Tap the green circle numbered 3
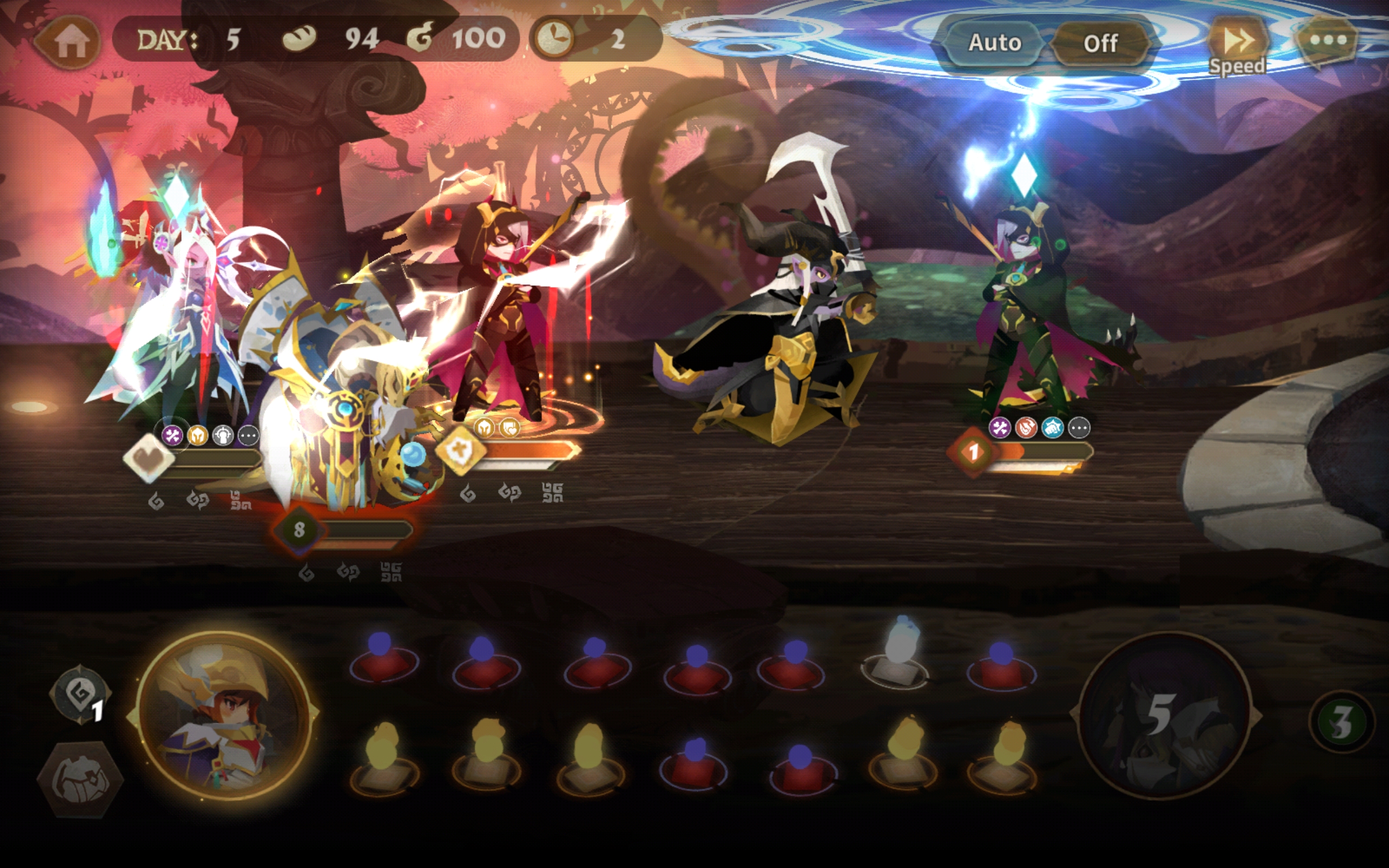This screenshot has width=1389, height=868. [x=1341, y=722]
